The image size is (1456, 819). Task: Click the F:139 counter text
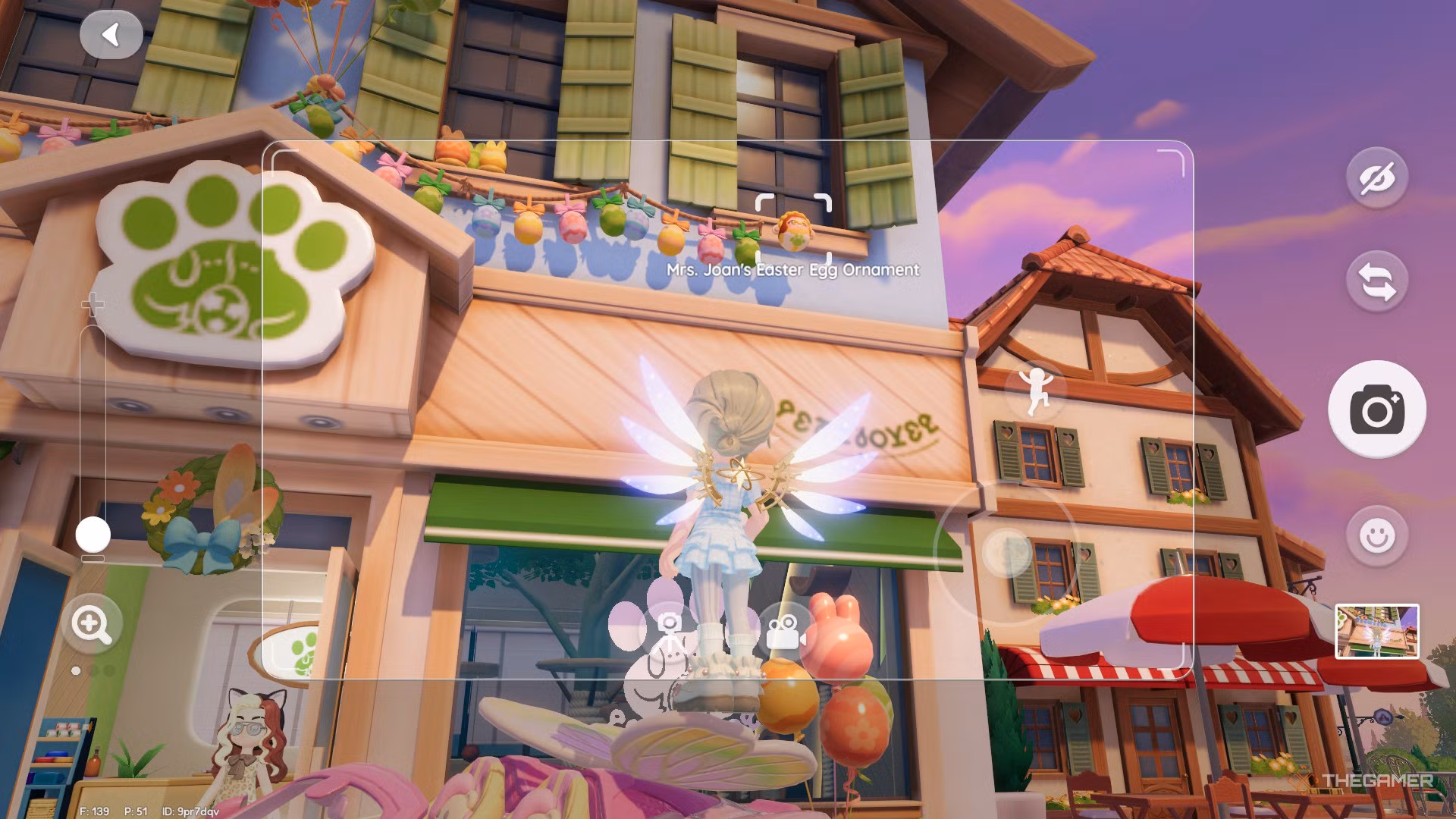coord(95,811)
